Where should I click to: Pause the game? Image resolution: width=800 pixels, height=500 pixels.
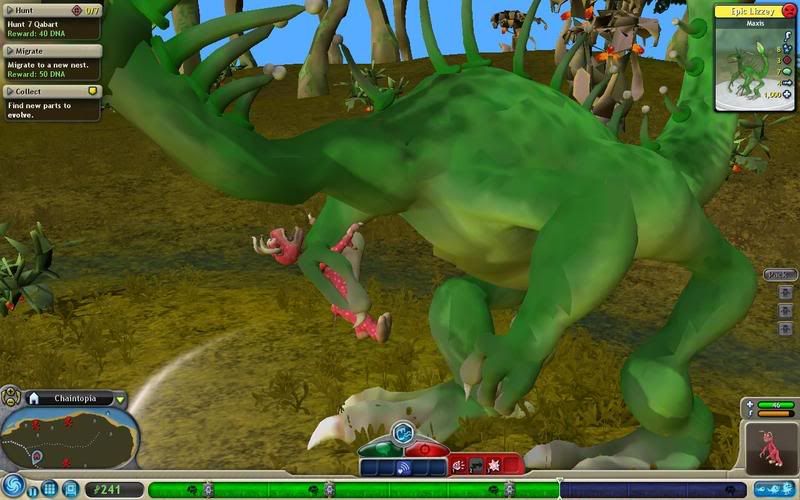(x=33, y=491)
